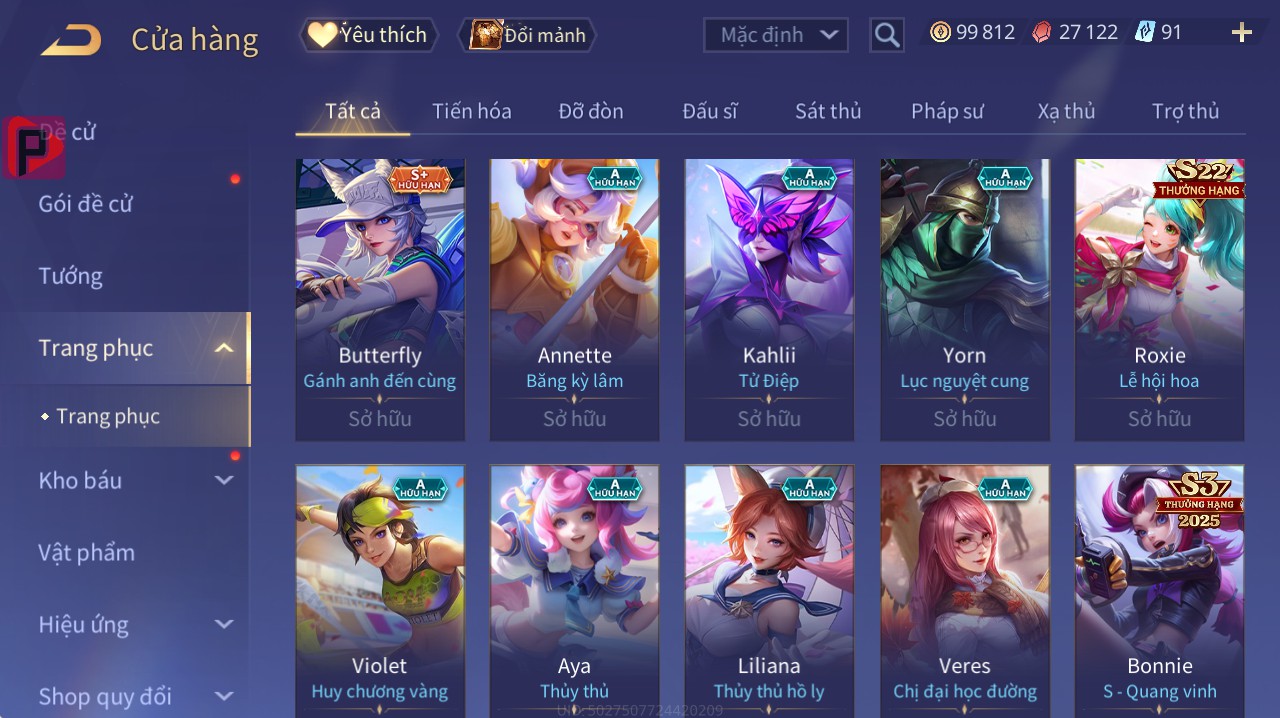The height and width of the screenshot is (718, 1280).
Task: Open the Vật phẩm section
Action: pos(87,552)
